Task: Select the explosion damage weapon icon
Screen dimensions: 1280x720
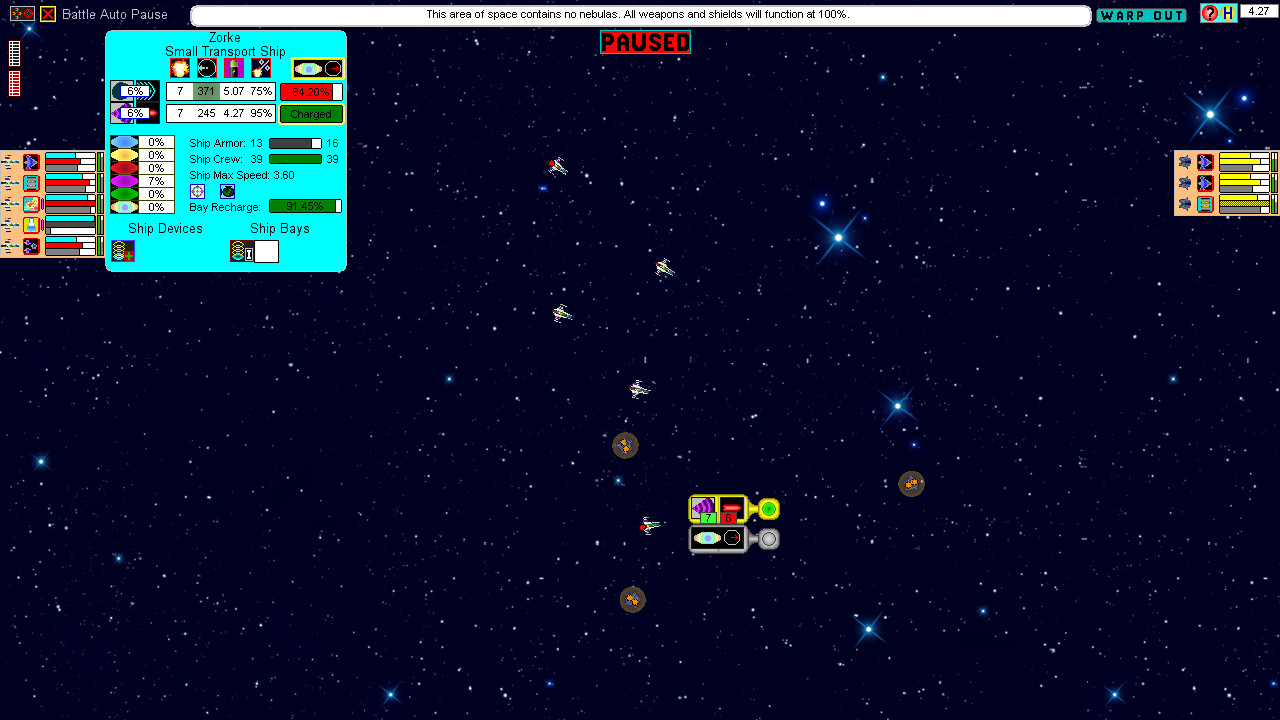Action: coord(180,68)
